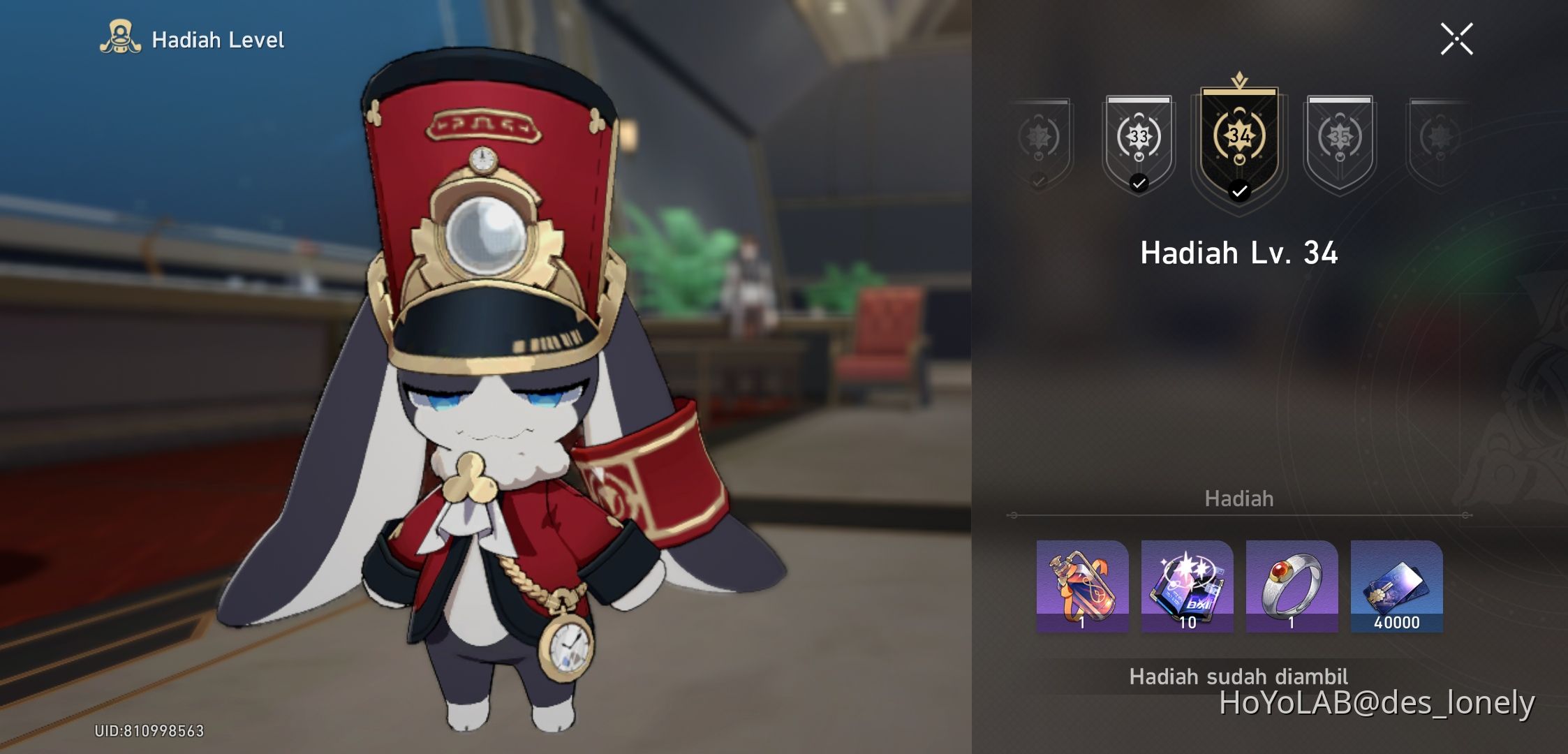
Task: Click the Hadiah sudah diambil status label
Action: point(1238,676)
